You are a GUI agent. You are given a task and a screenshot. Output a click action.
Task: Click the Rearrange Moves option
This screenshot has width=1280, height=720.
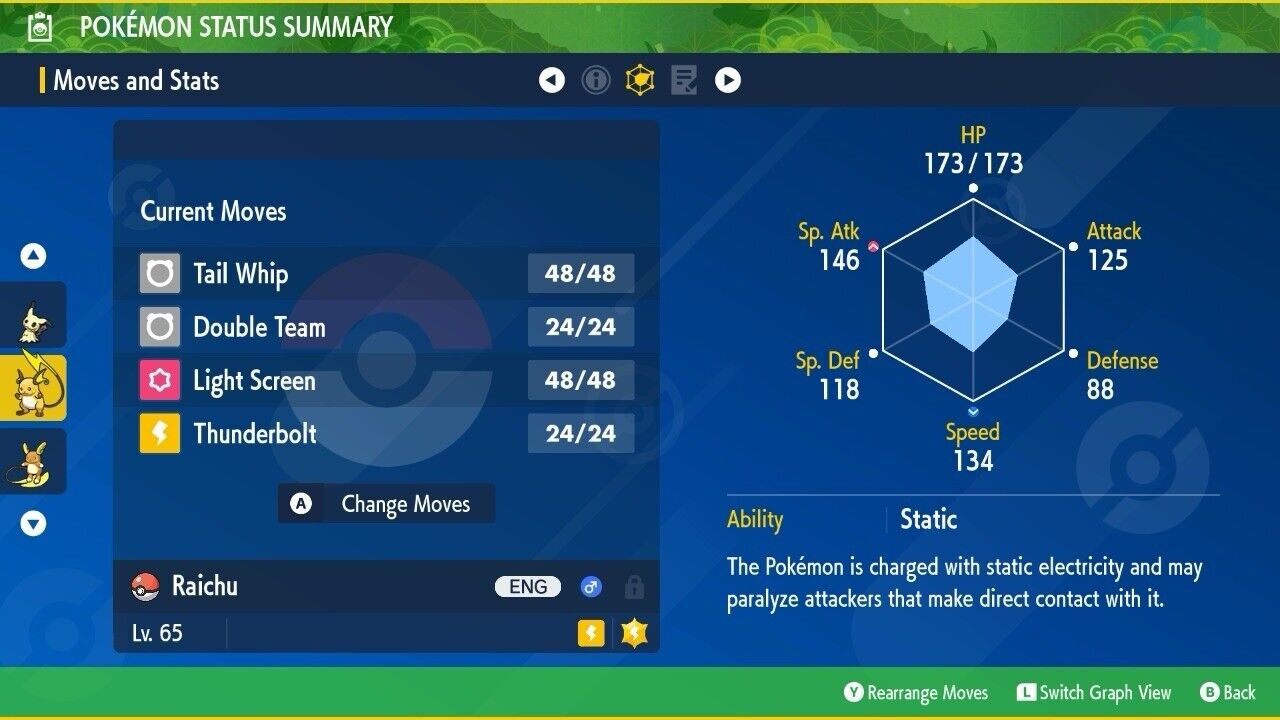pyautogui.click(x=916, y=693)
